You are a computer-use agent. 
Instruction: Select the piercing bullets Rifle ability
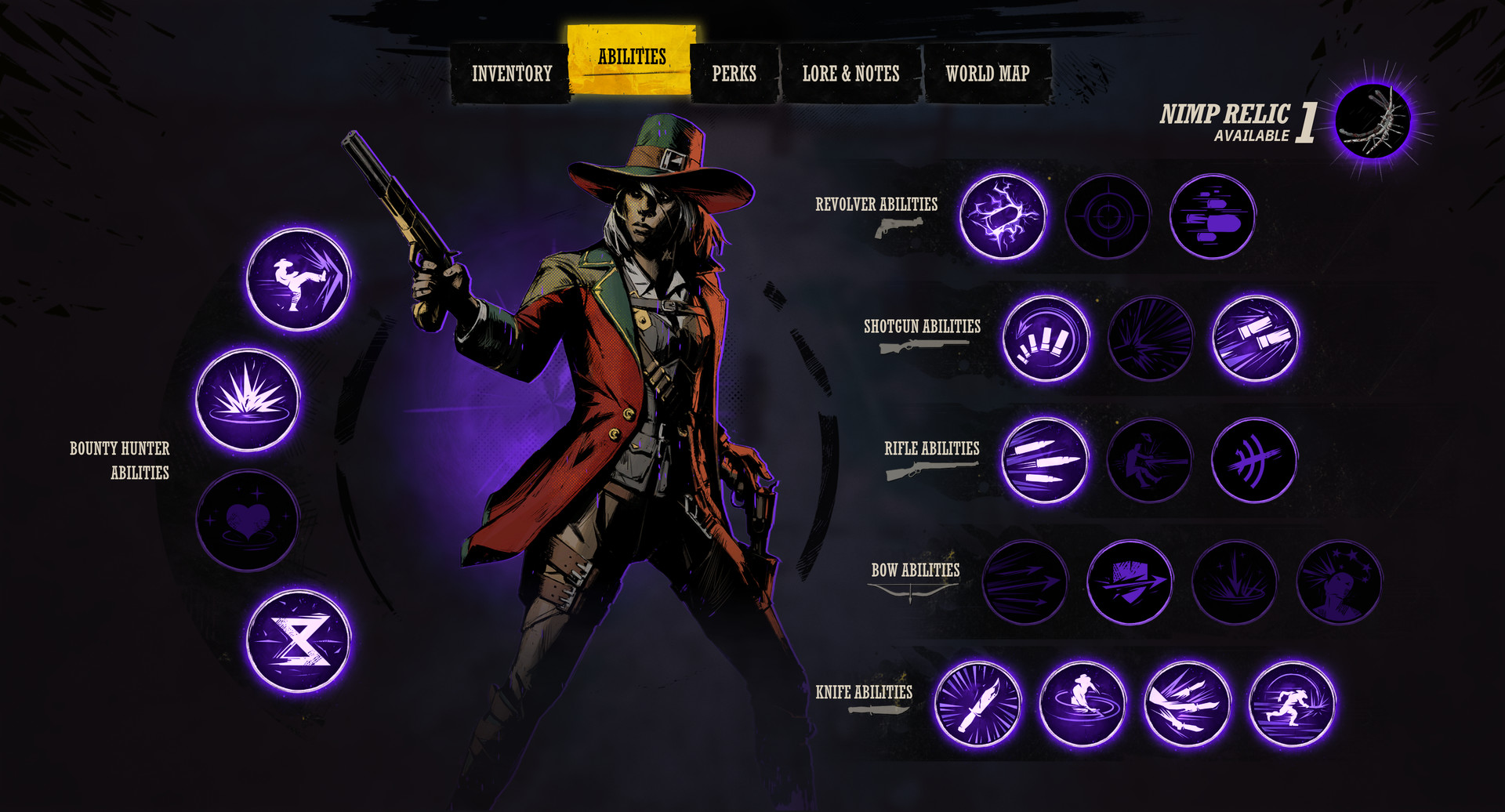tap(1043, 462)
